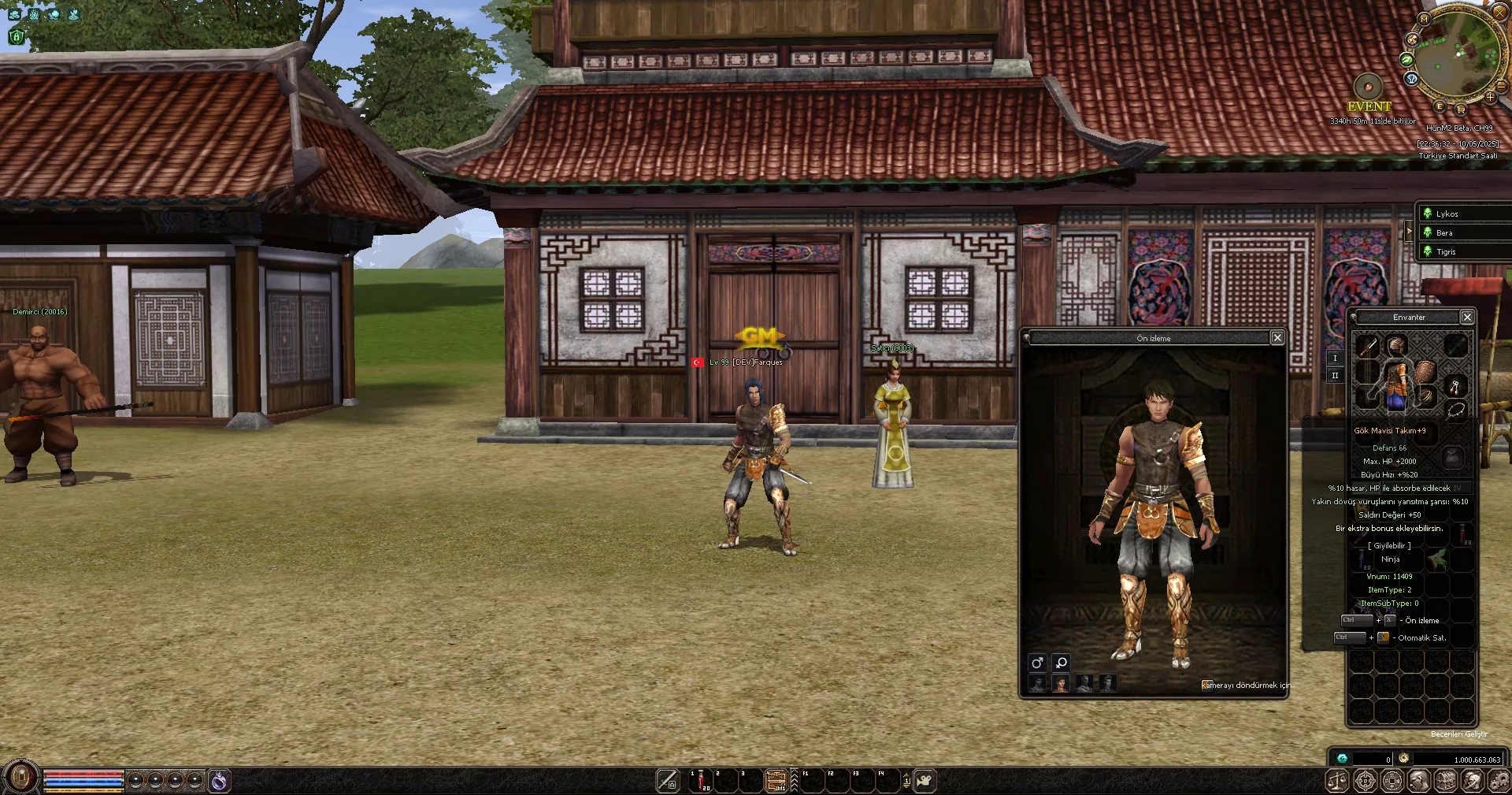Select Lykos in the list

tap(1447, 214)
